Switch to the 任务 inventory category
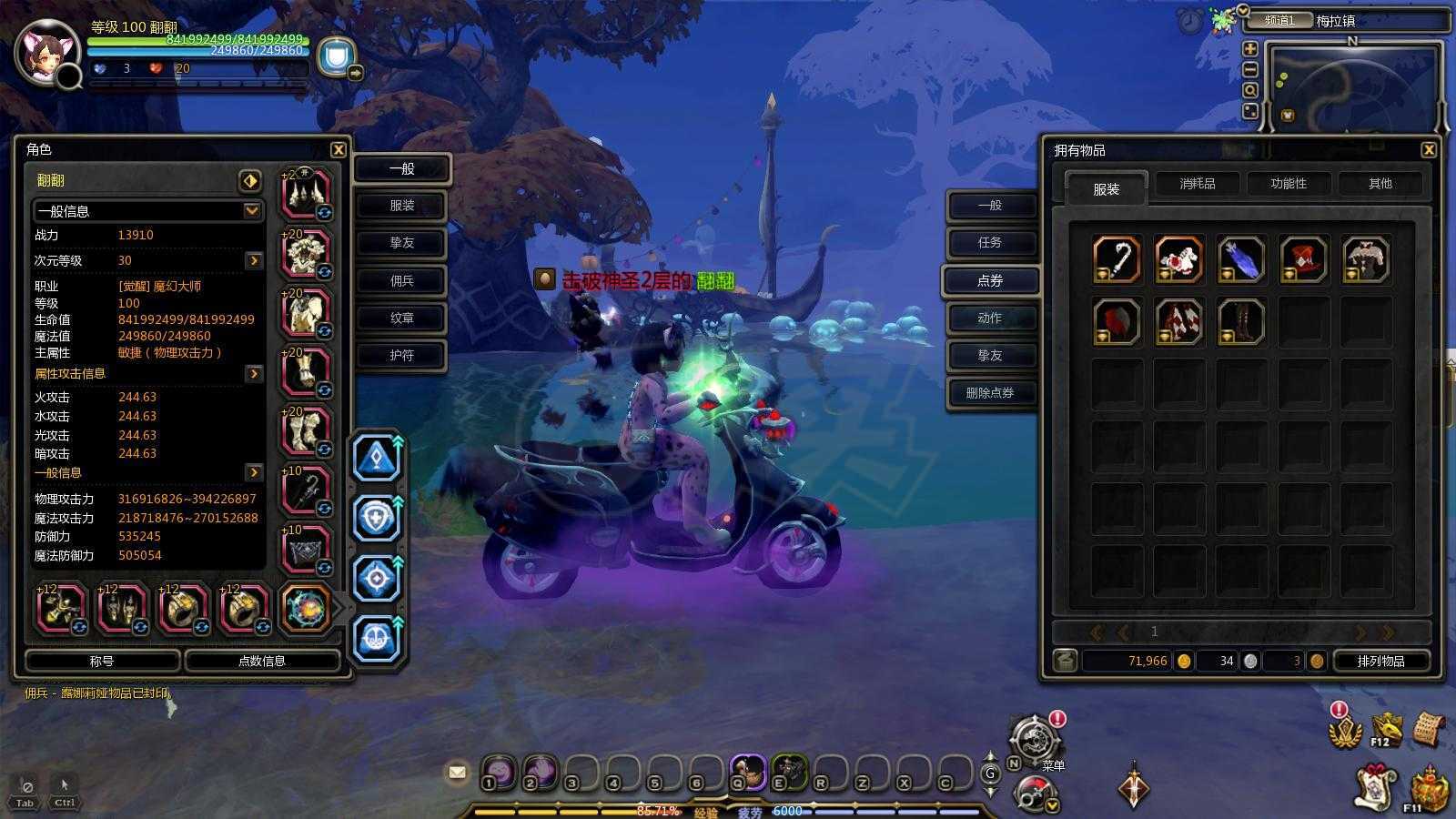The width and height of the screenshot is (1456, 819). 990,243
